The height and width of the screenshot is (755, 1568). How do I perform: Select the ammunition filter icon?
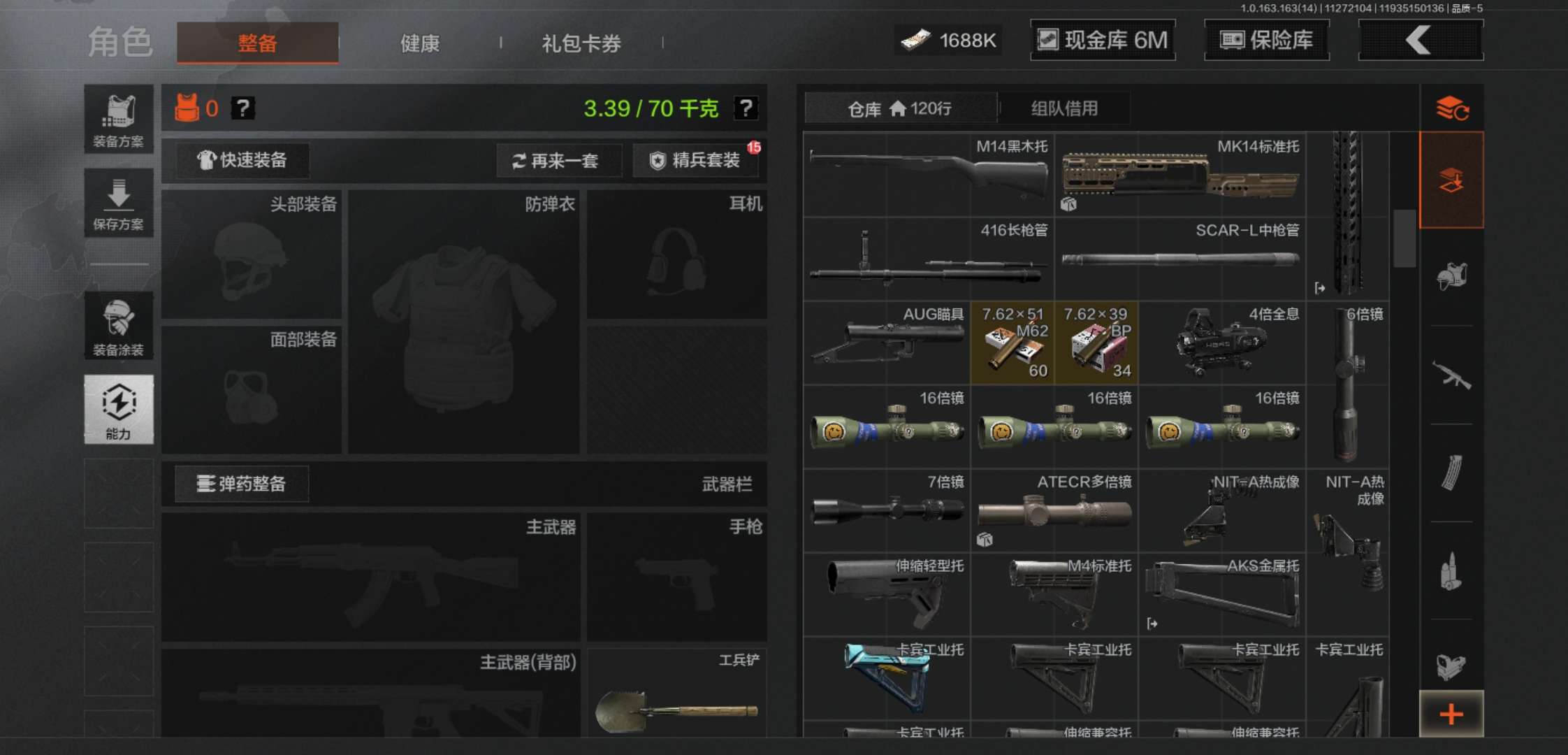tap(1453, 570)
